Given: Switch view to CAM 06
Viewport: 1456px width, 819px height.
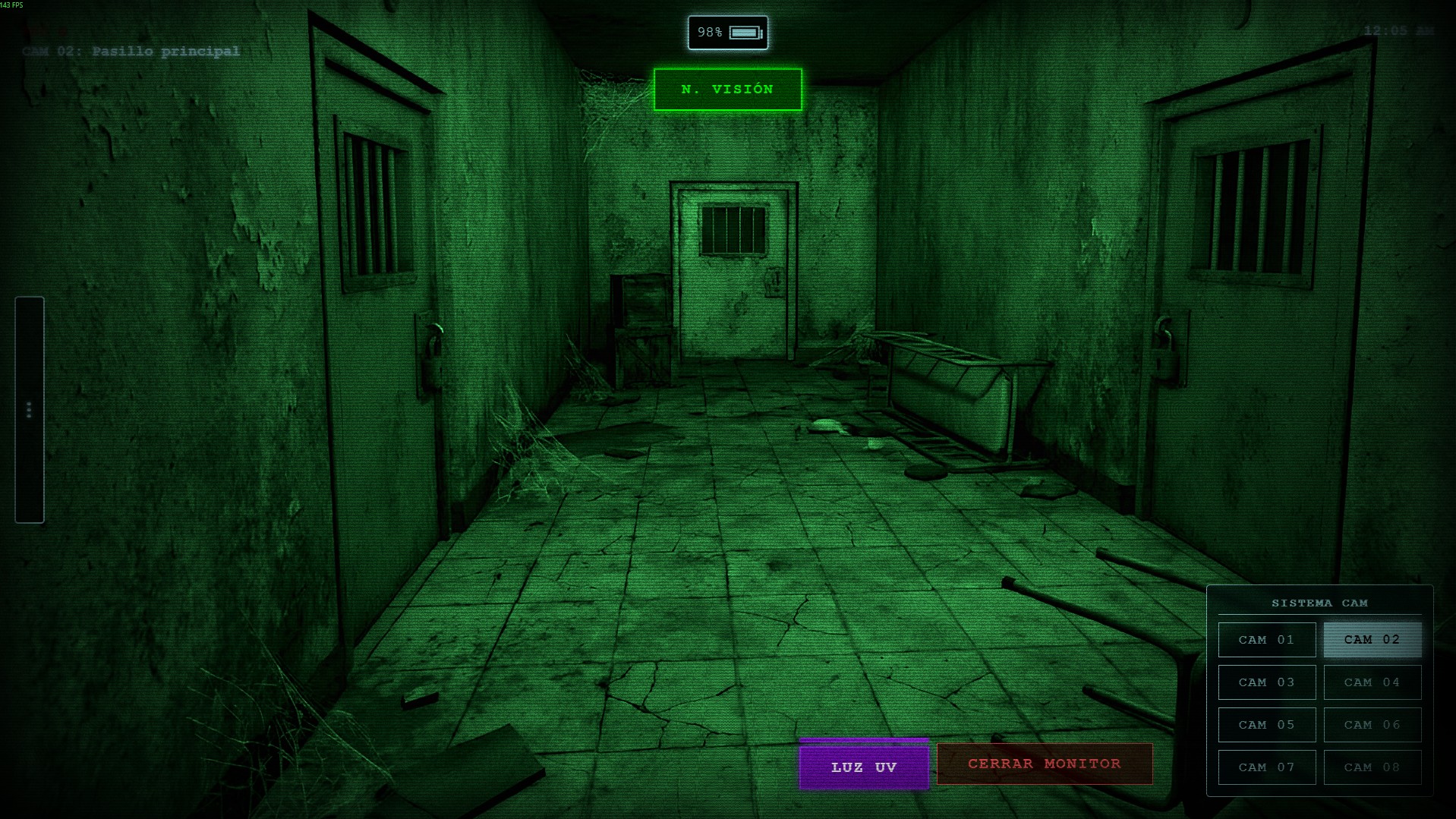Looking at the screenshot, I should [1372, 725].
